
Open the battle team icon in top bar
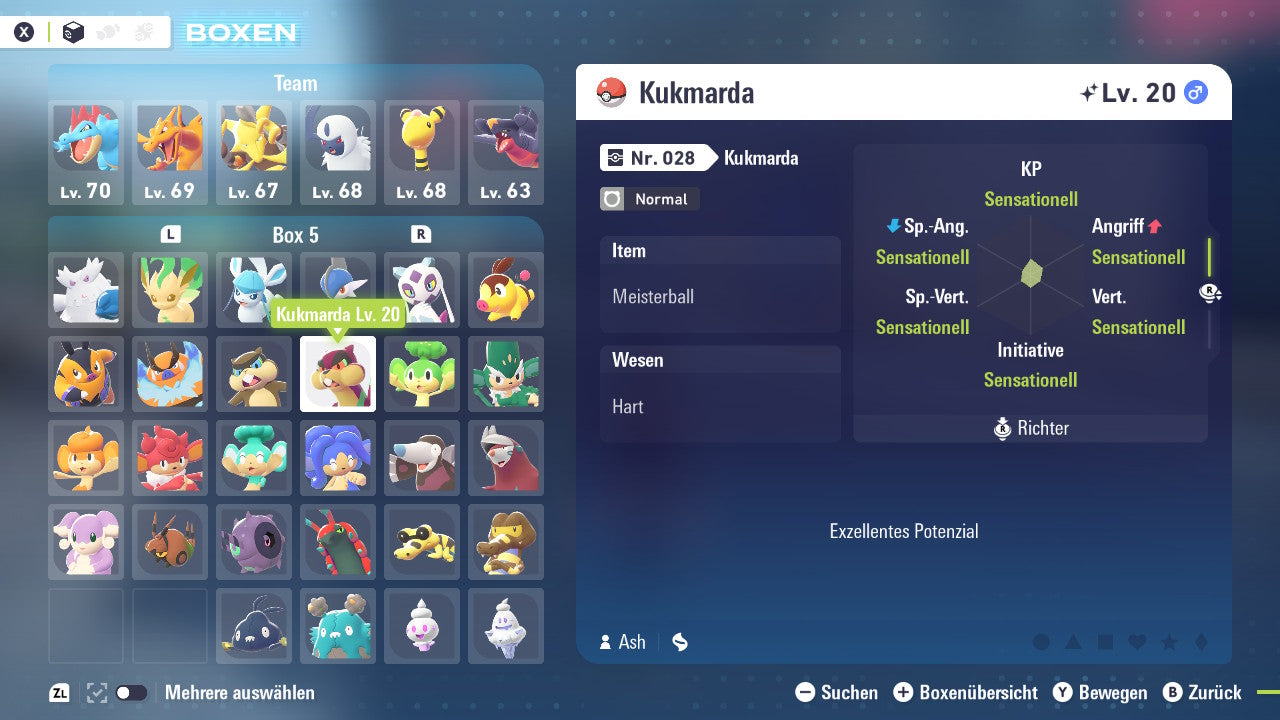tap(143, 31)
